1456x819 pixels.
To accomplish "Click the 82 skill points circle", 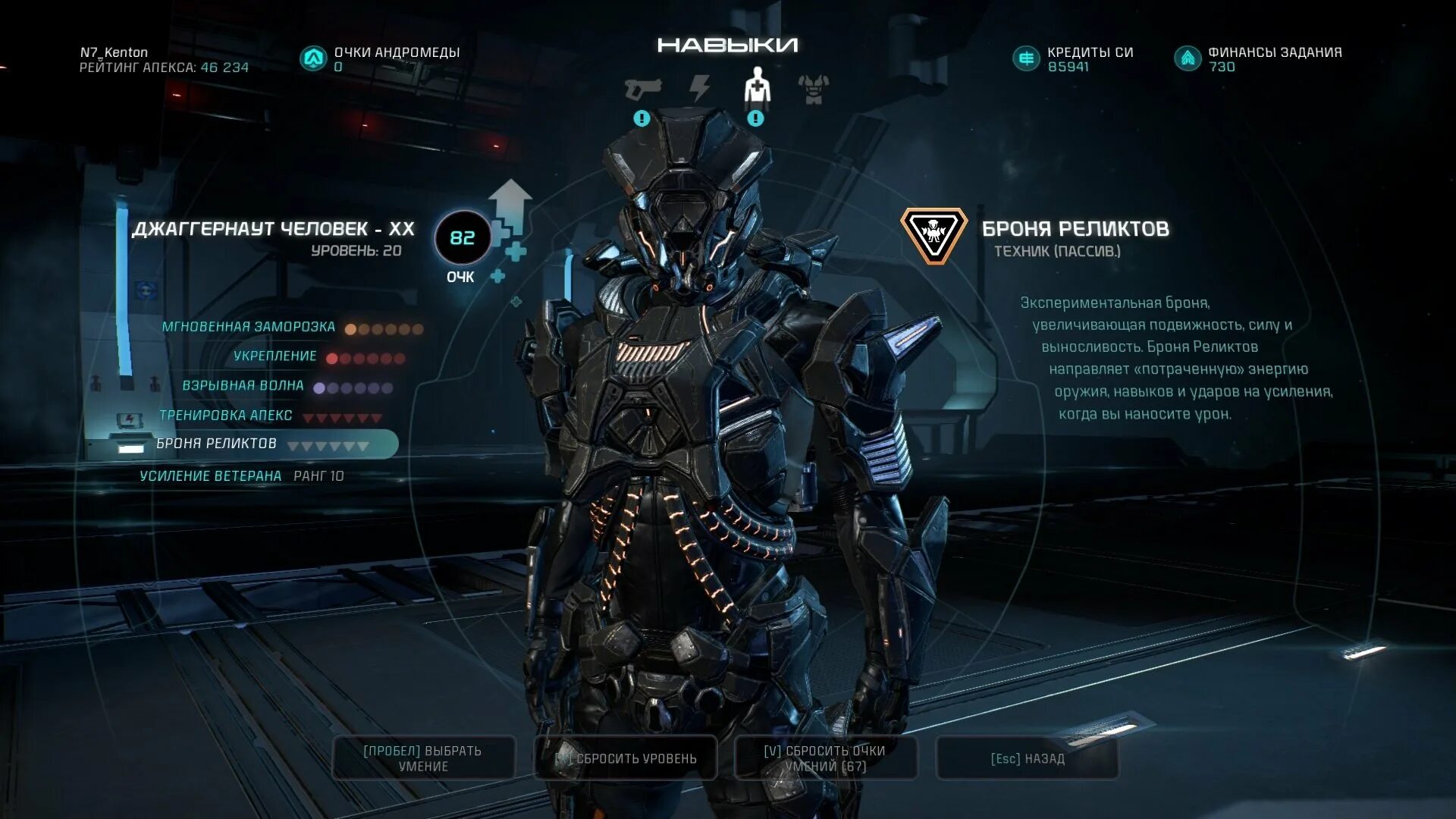I will pyautogui.click(x=463, y=238).
